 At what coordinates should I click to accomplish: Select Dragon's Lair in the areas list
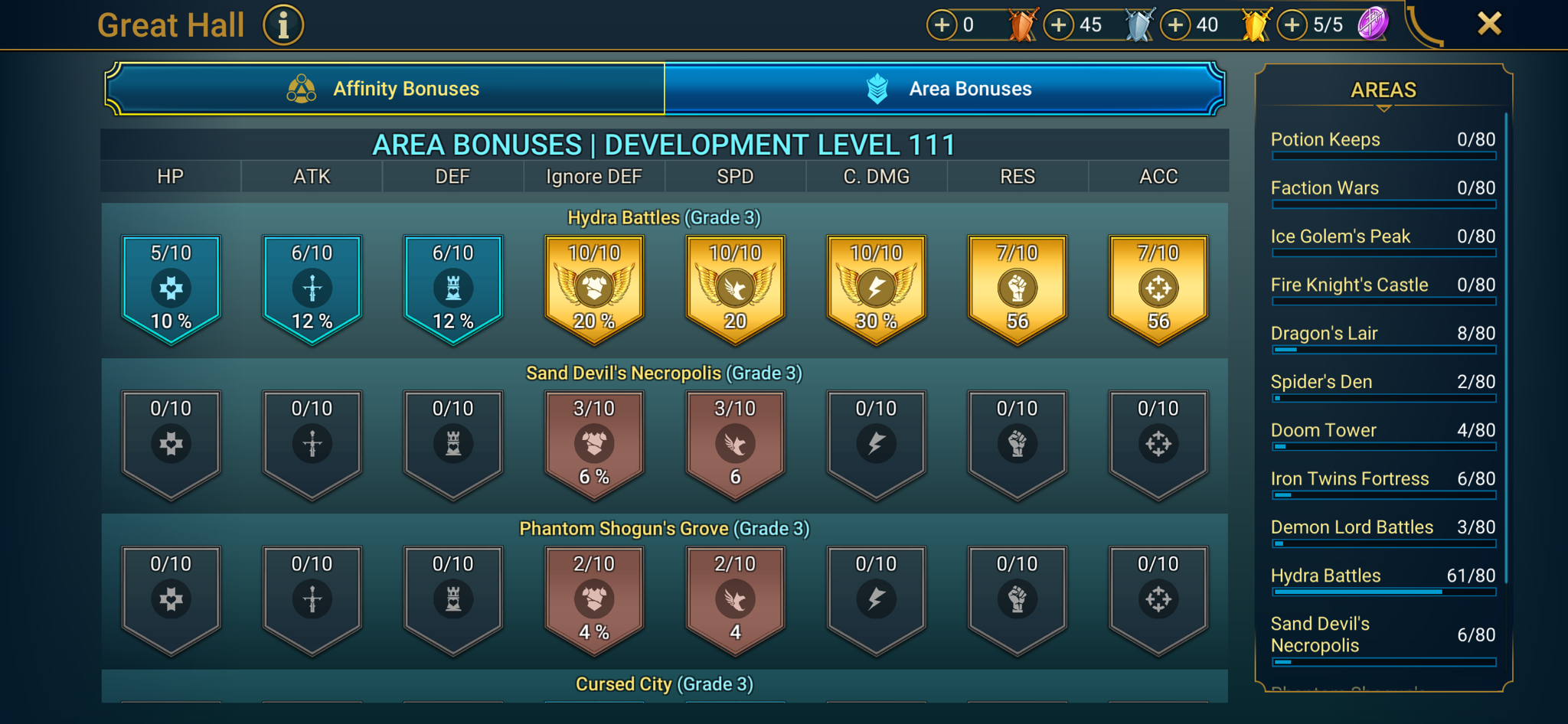pyautogui.click(x=1383, y=334)
